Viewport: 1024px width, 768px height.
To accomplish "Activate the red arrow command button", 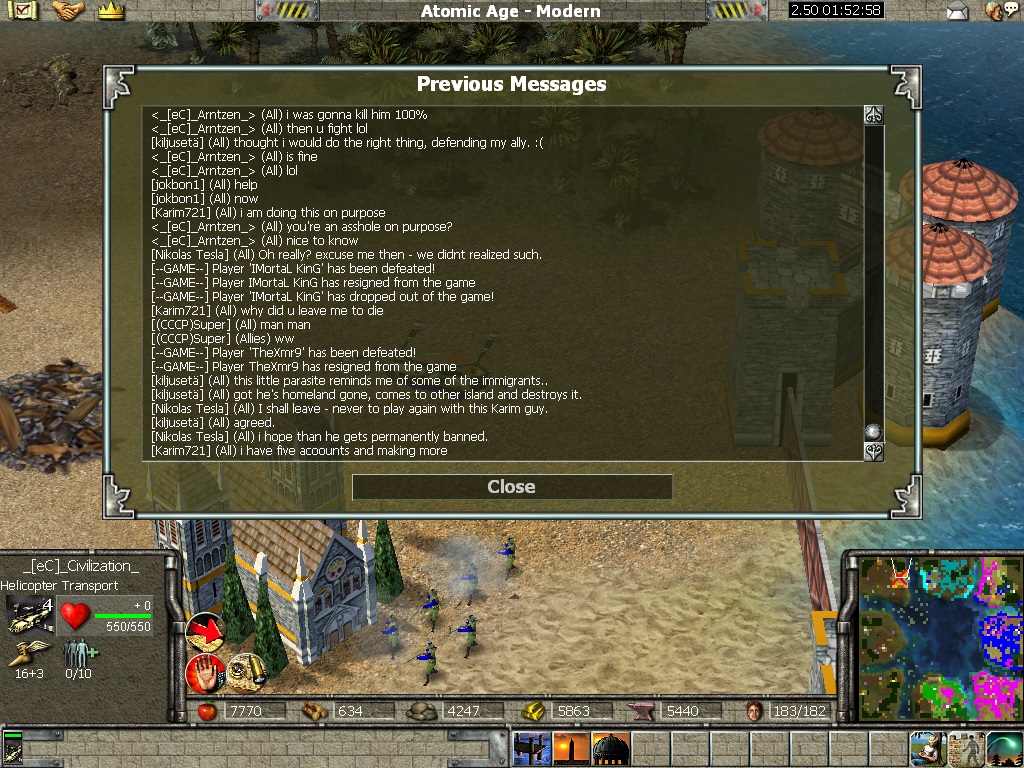I will coord(206,632).
